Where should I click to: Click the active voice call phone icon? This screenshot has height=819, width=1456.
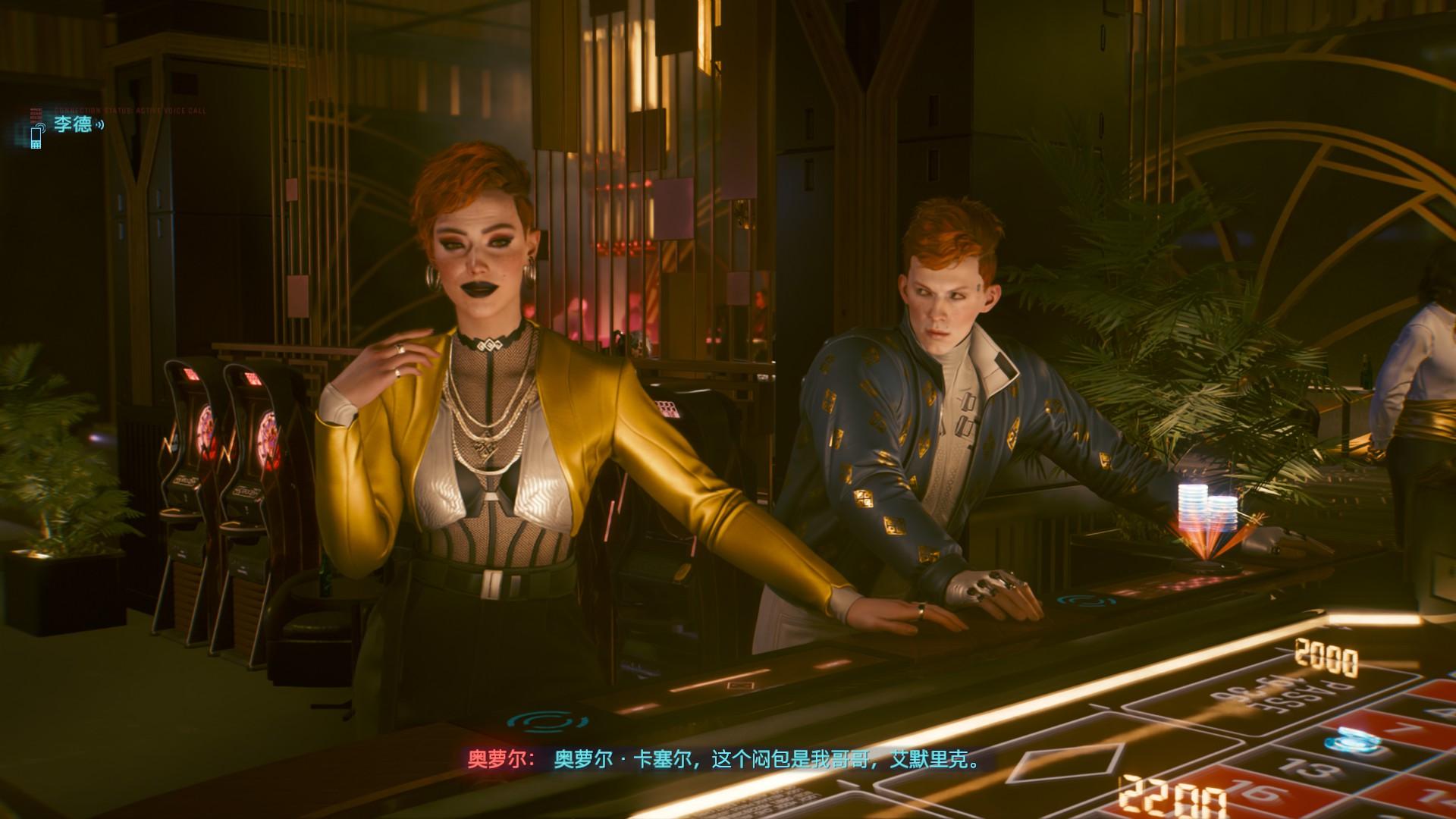pos(36,136)
